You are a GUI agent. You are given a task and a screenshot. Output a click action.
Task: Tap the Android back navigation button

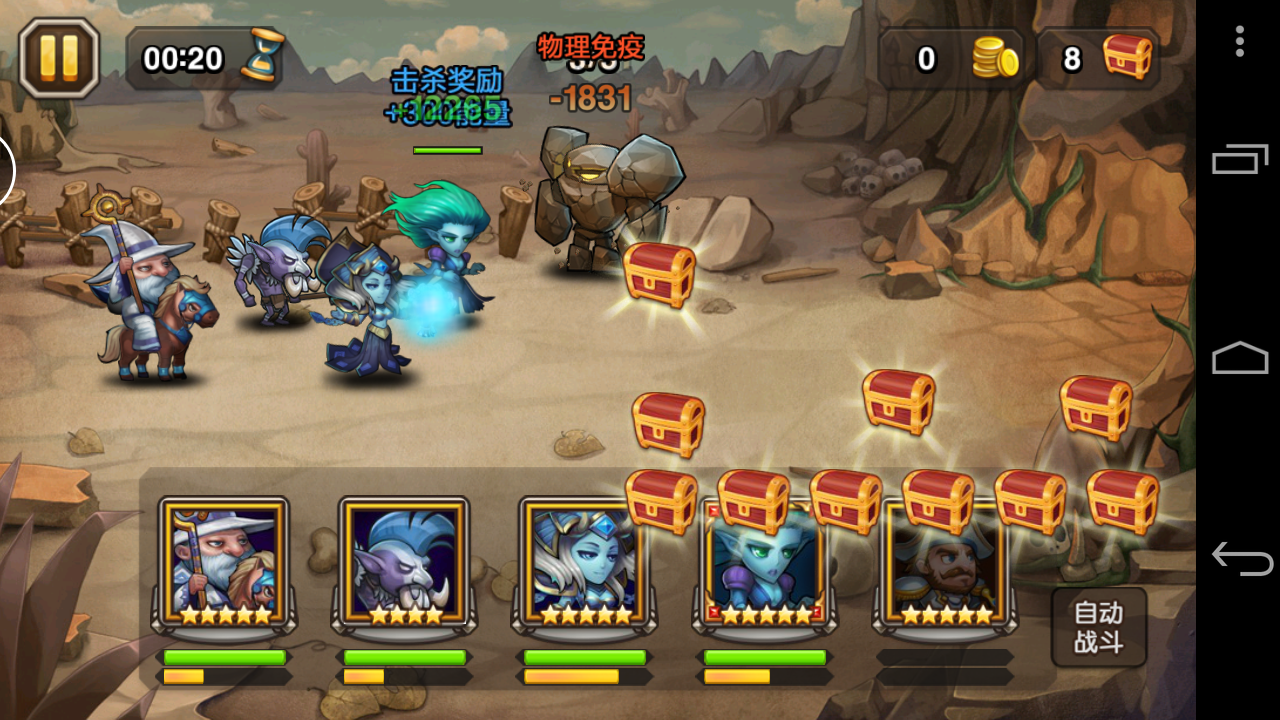coord(1240,558)
